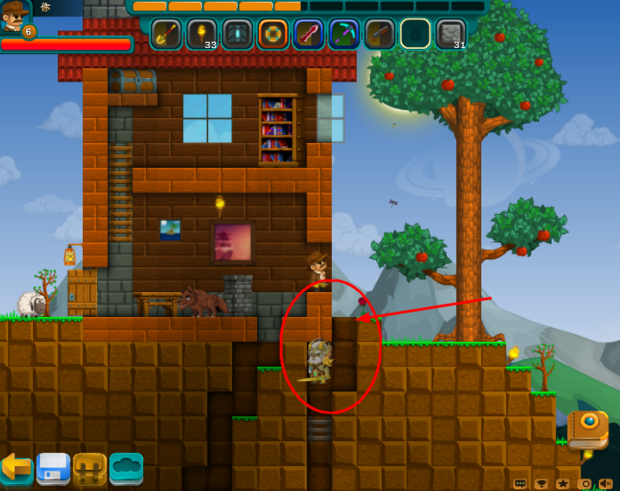Image resolution: width=620 pixels, height=491 pixels.
Task: Save the game with the floppy disk
Action: (x=53, y=468)
